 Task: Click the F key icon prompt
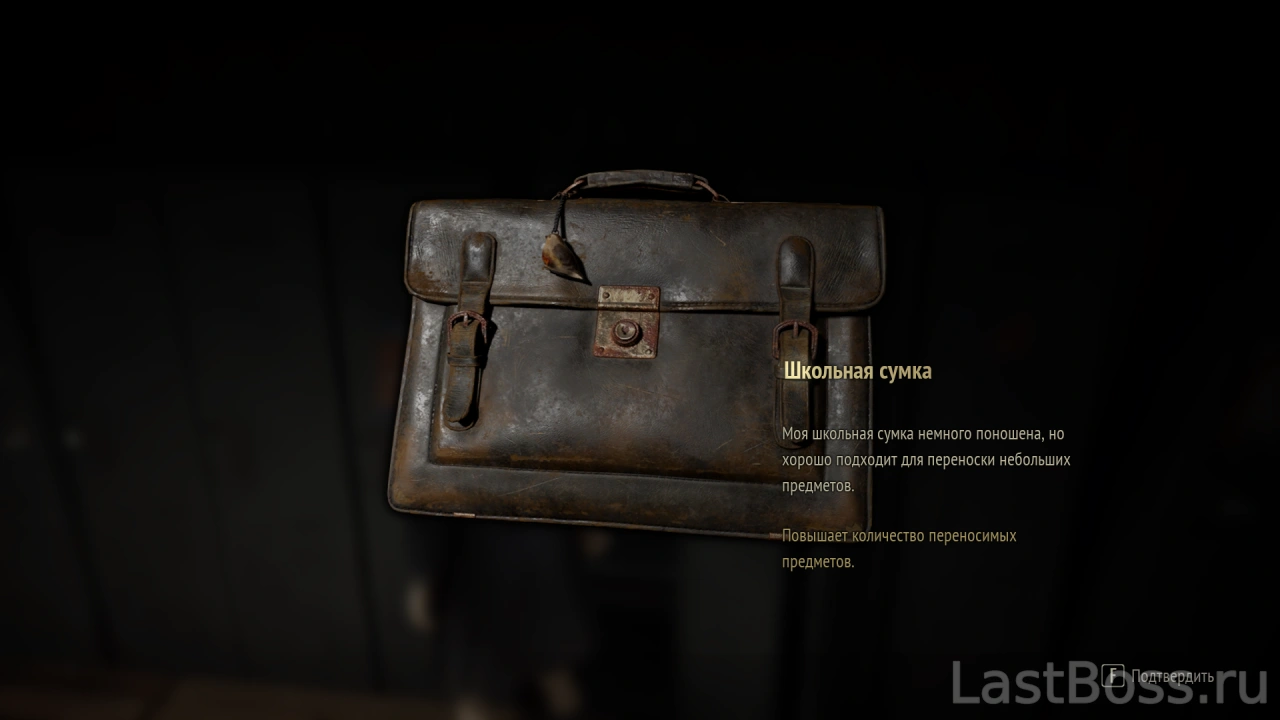pos(1113,676)
